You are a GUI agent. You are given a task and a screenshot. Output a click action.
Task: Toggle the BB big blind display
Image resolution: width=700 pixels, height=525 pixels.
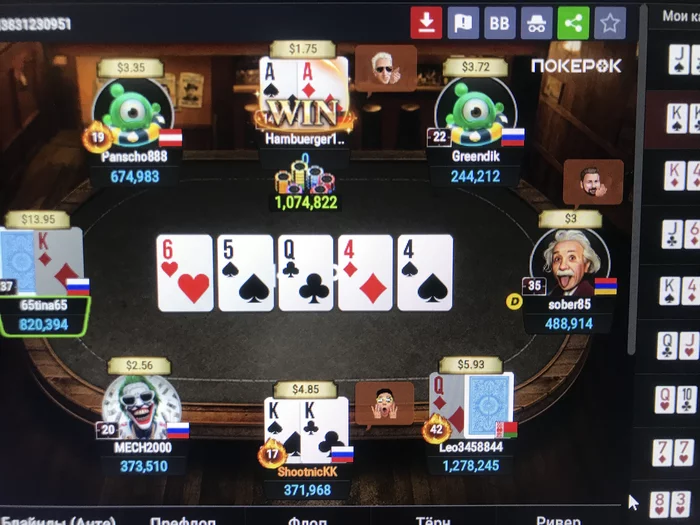point(499,23)
